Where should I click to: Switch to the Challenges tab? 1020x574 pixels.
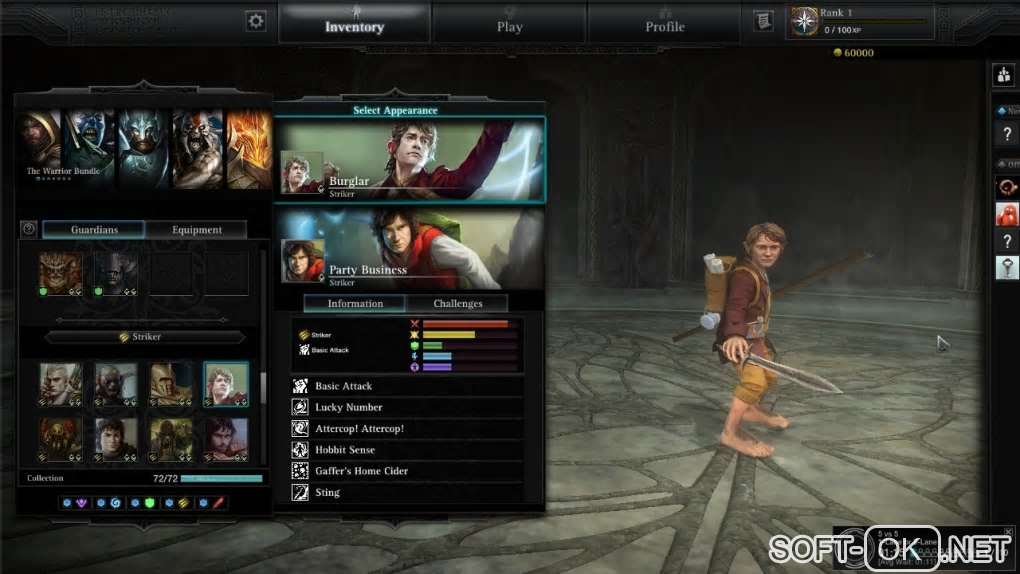pos(458,303)
